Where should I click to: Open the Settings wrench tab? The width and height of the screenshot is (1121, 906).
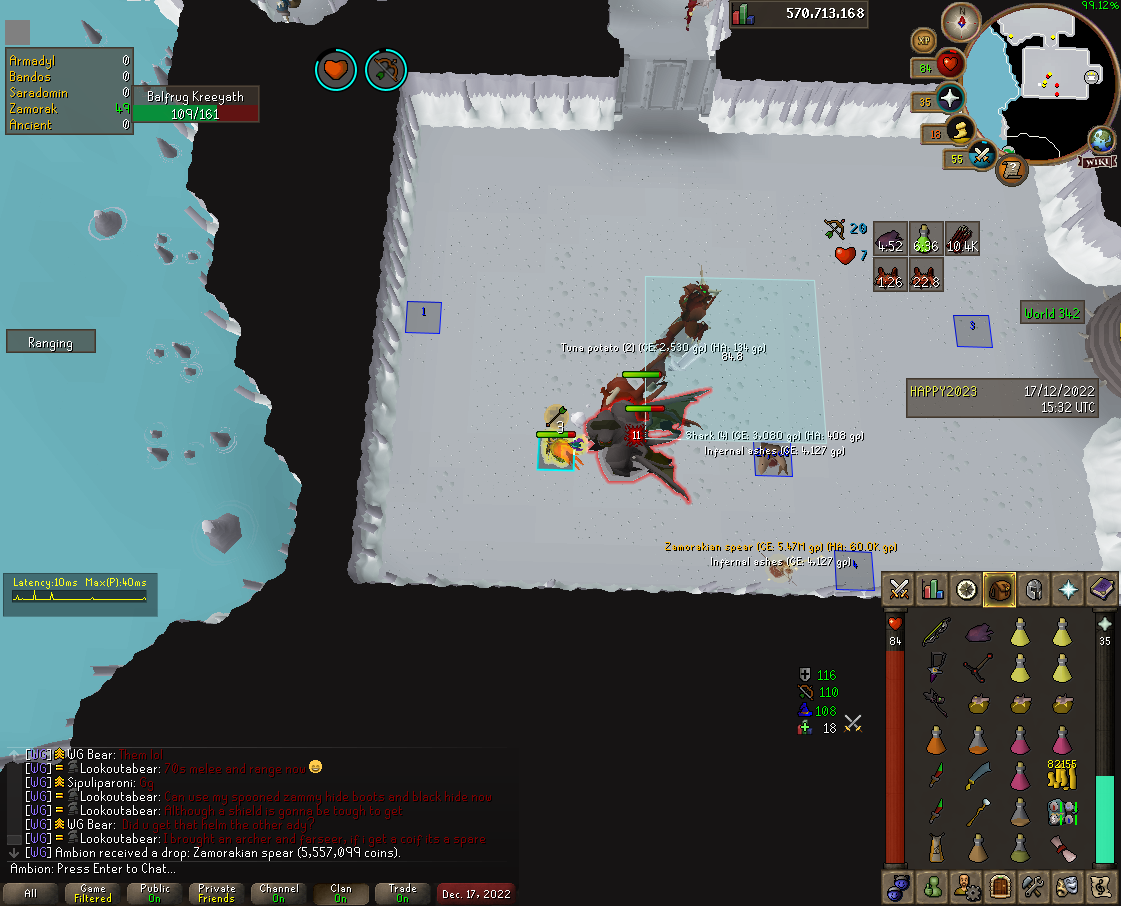coord(1034,886)
